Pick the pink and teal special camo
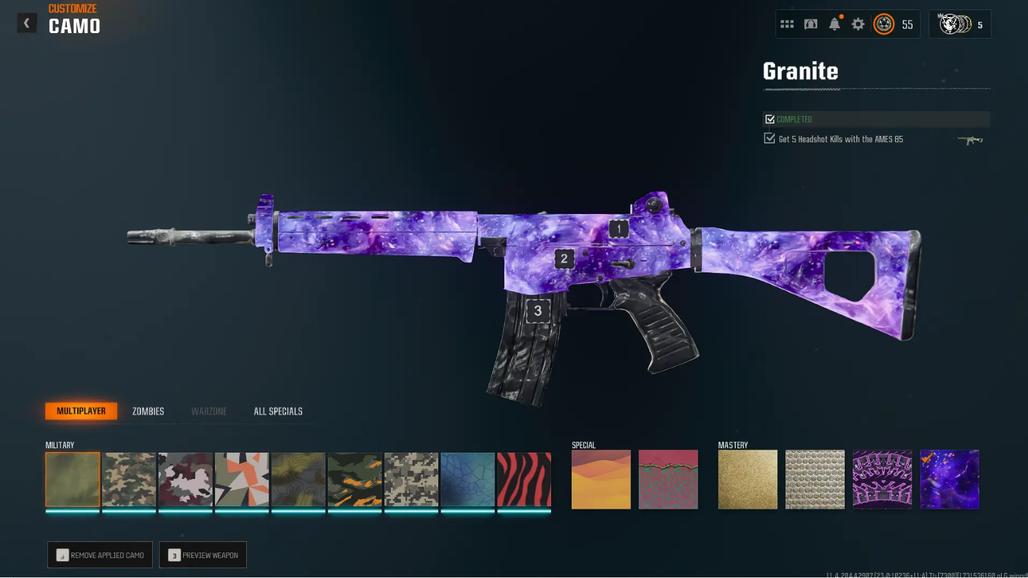This screenshot has height=578, width=1028. click(668, 479)
